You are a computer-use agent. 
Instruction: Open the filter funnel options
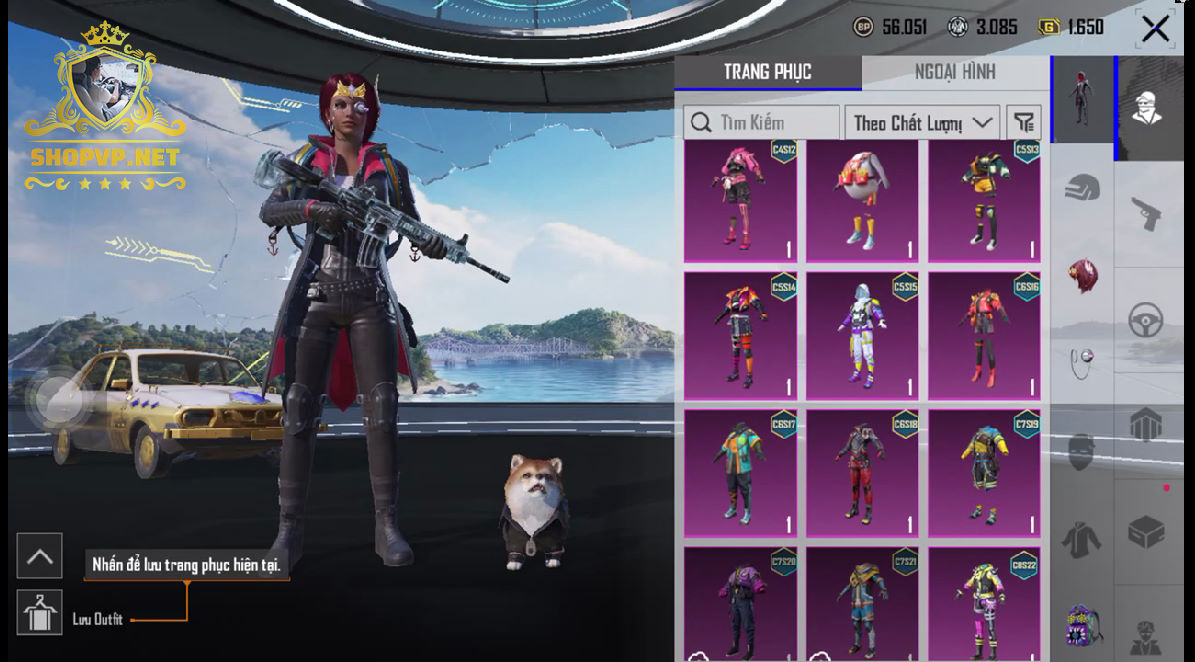[1024, 123]
